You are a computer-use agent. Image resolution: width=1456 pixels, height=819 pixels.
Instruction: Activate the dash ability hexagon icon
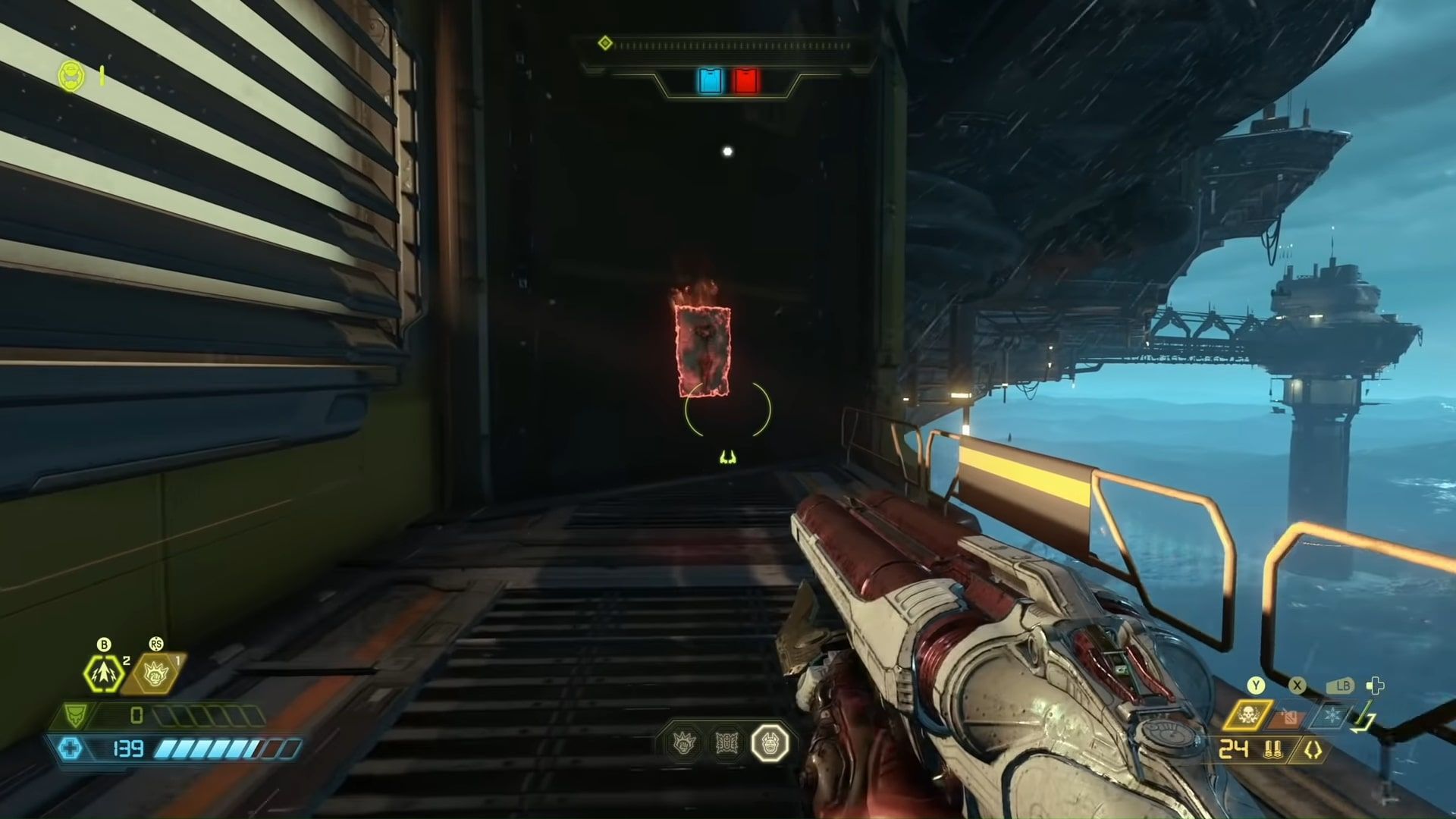(104, 673)
